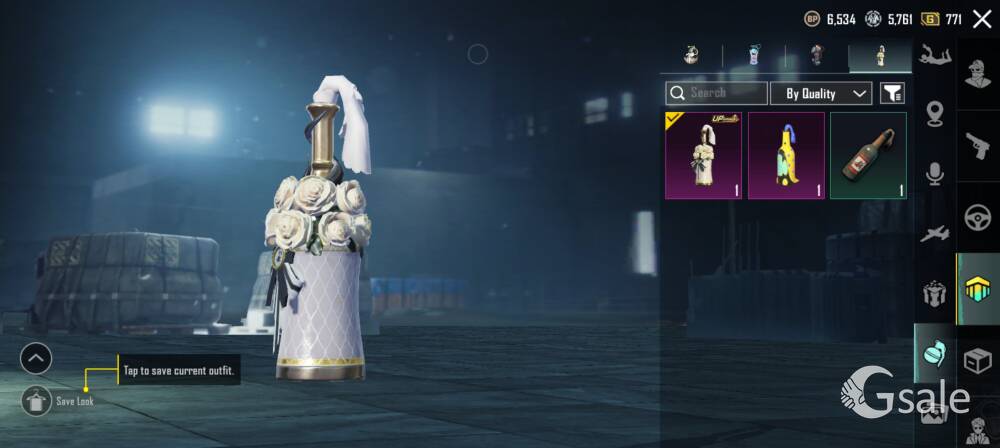The height and width of the screenshot is (448, 1000).
Task: Select the parachute skydiving subcategory
Action: (x=935, y=54)
